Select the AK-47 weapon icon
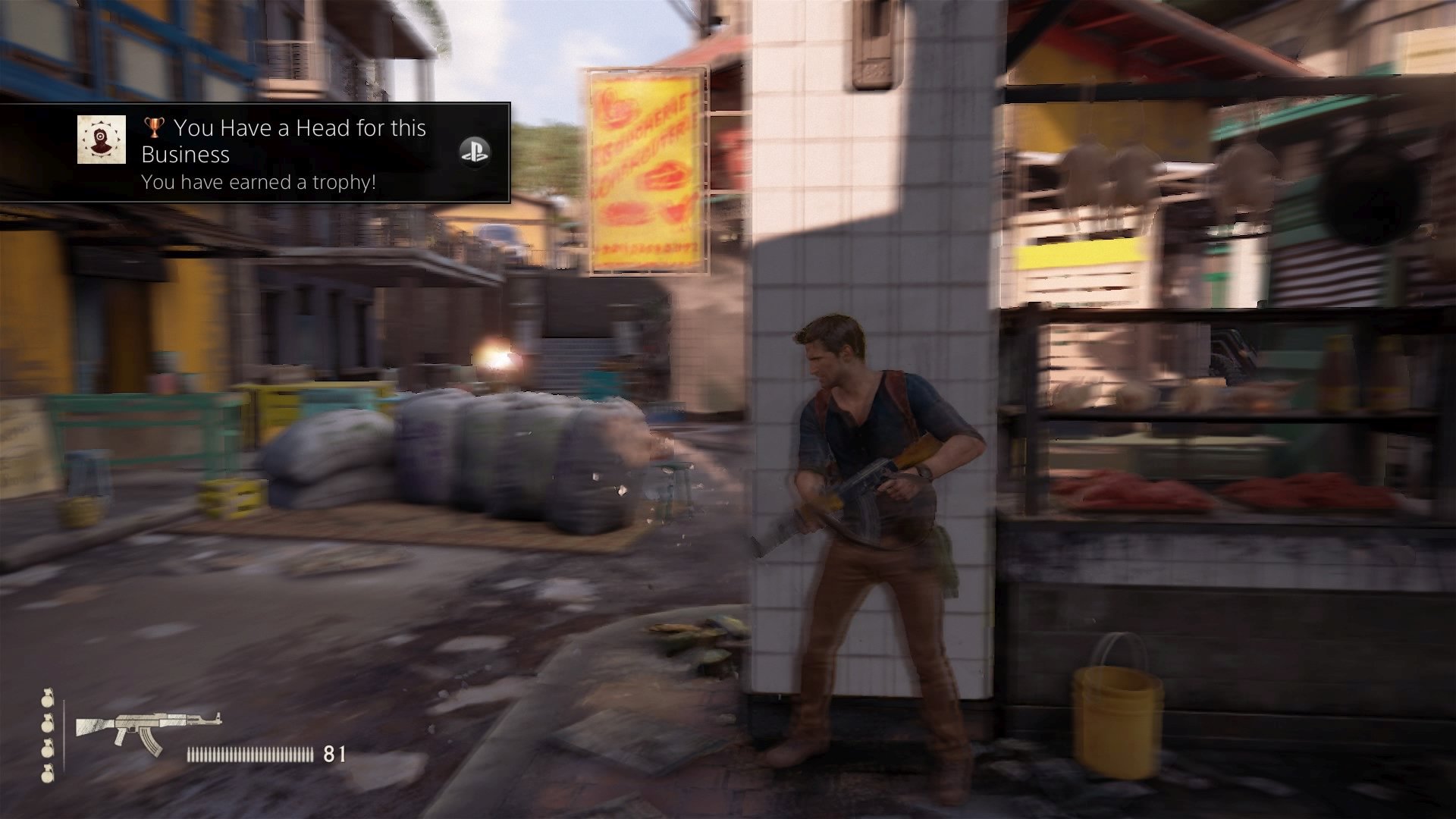 pos(149,732)
